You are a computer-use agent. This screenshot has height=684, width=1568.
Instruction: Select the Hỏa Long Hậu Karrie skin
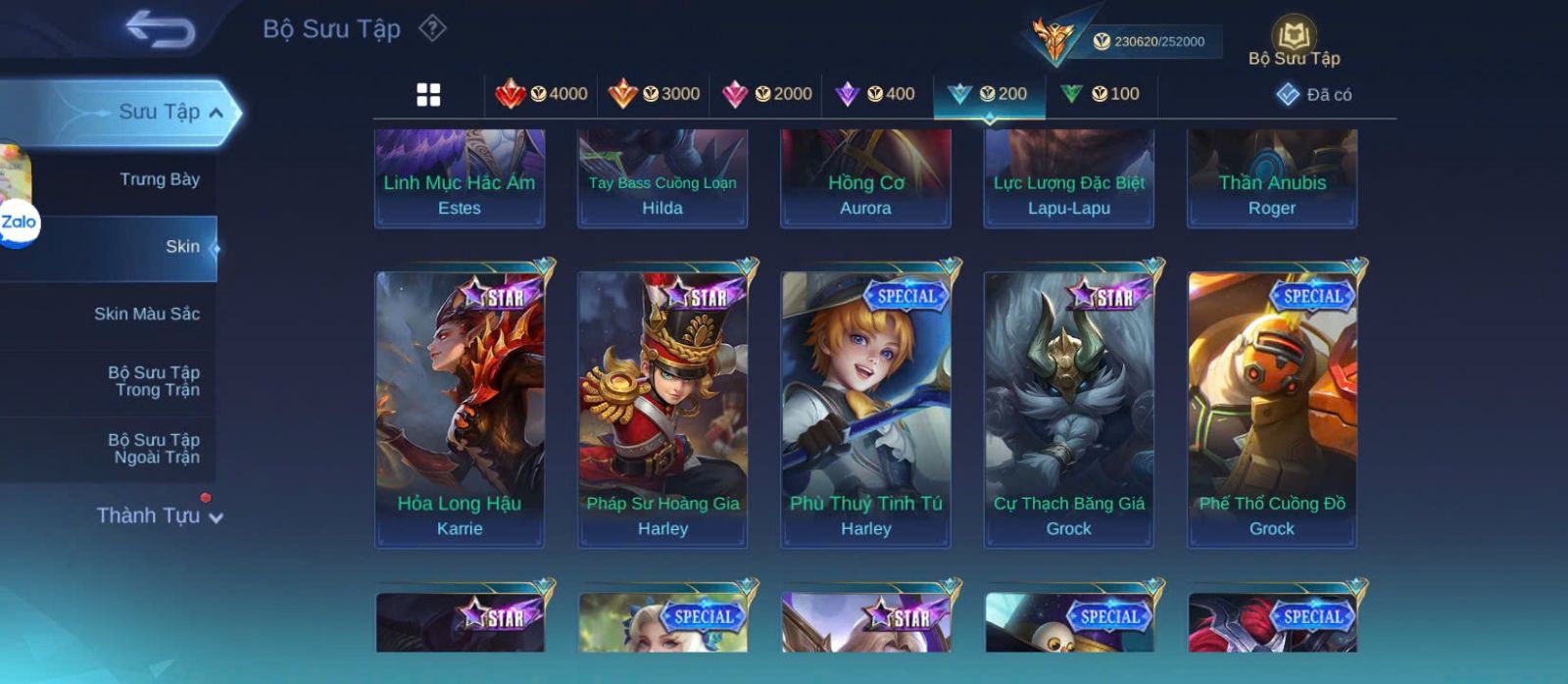pyautogui.click(x=460, y=409)
